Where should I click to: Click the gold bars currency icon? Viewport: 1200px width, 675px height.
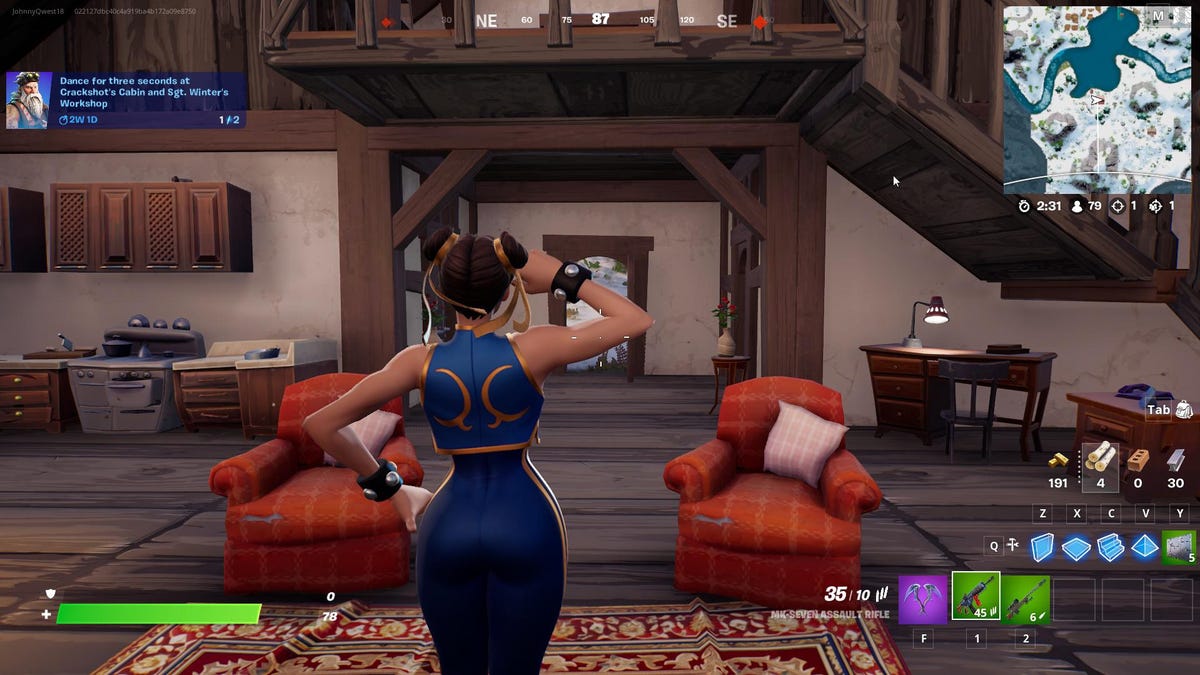pos(1058,461)
